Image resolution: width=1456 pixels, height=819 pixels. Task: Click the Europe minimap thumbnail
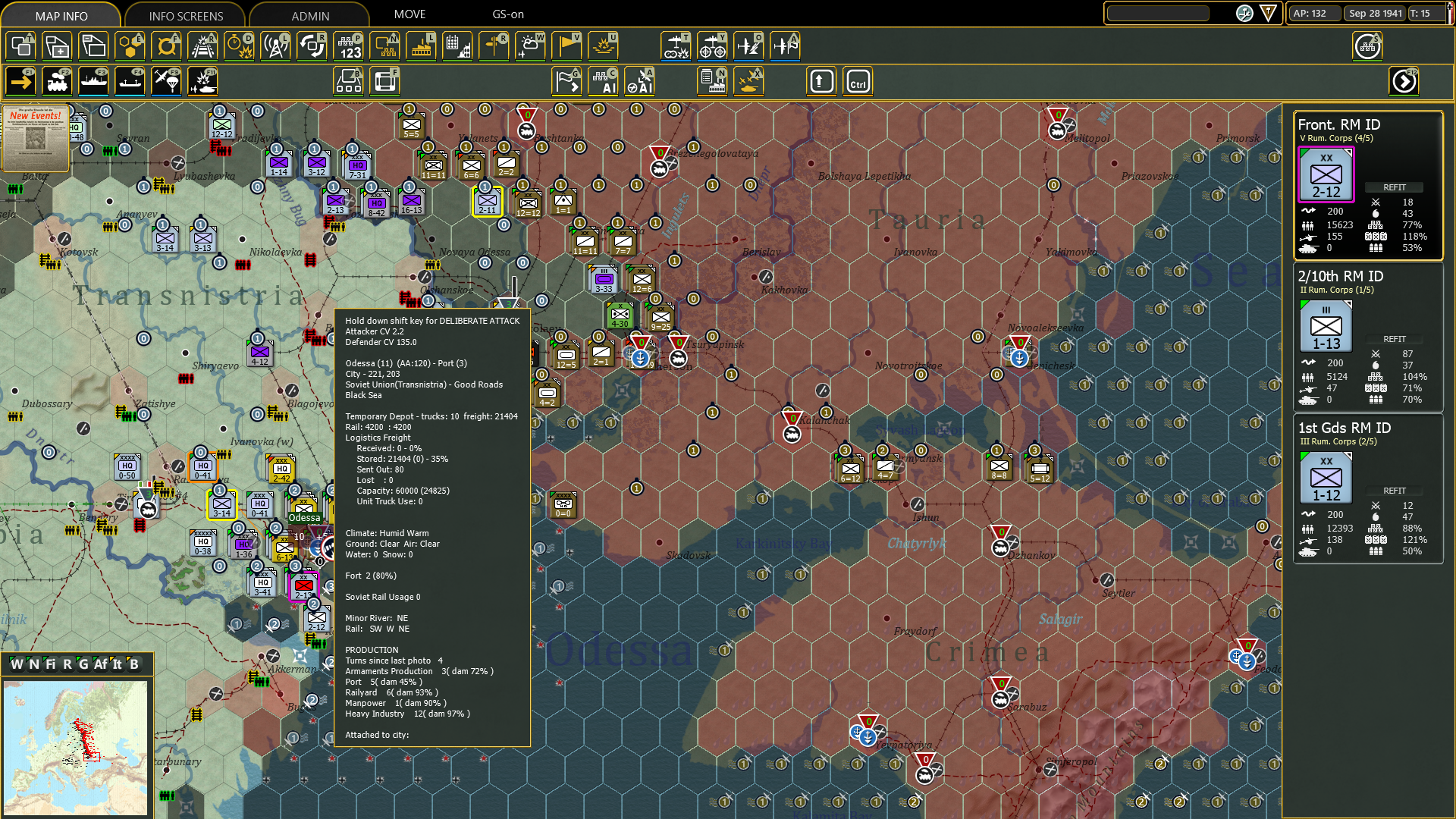[76, 747]
